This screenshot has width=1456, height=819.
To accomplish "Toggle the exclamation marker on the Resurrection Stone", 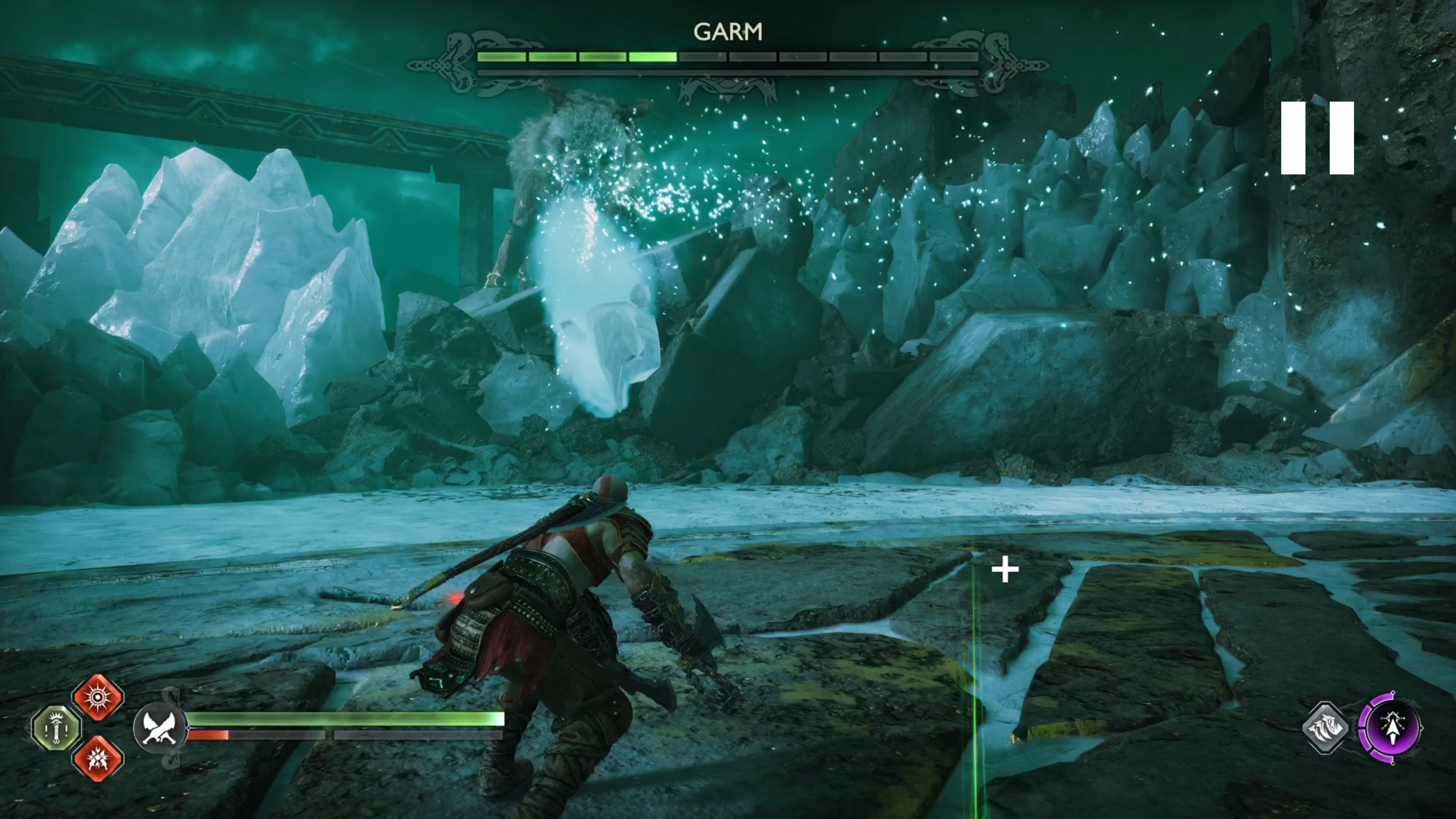I will pos(46,731).
